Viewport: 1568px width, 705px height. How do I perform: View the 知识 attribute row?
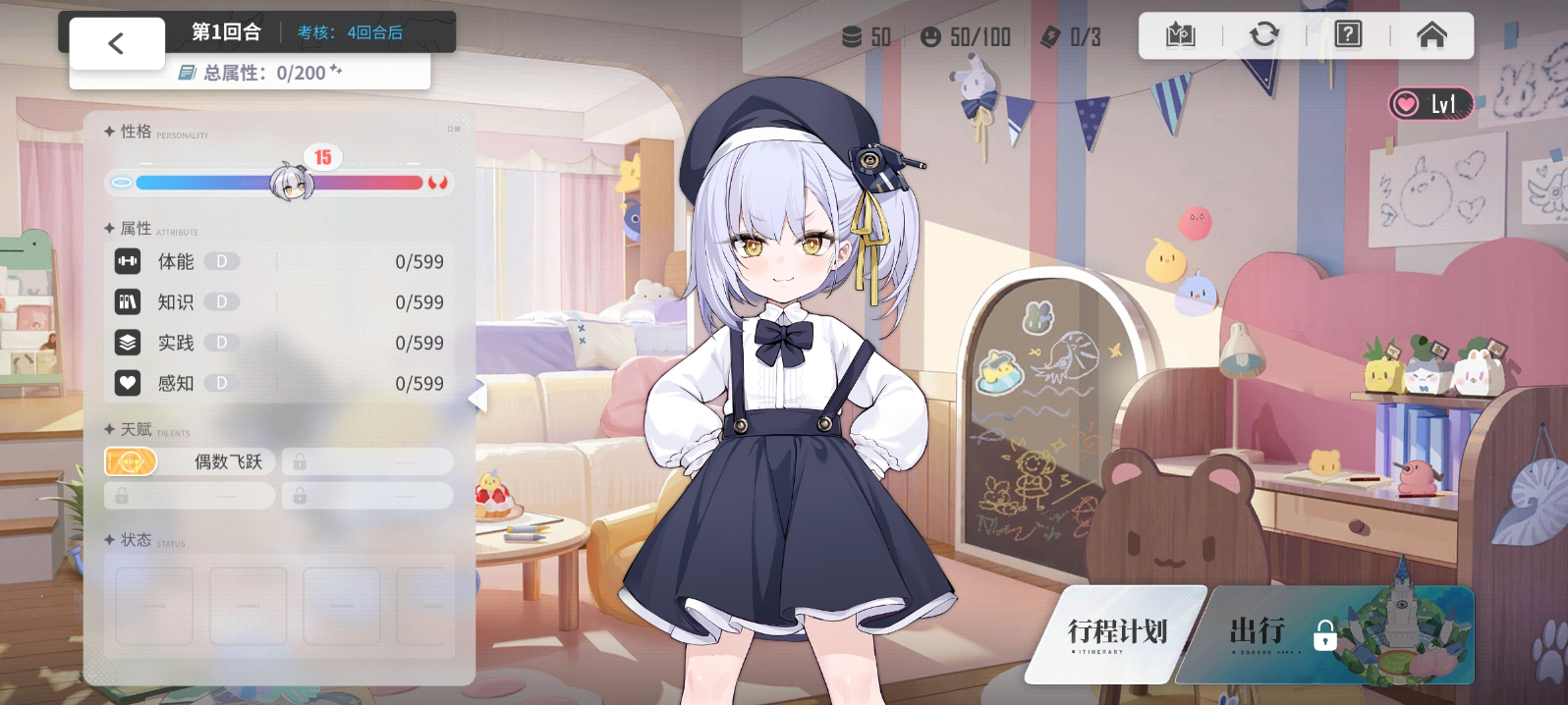click(x=279, y=302)
